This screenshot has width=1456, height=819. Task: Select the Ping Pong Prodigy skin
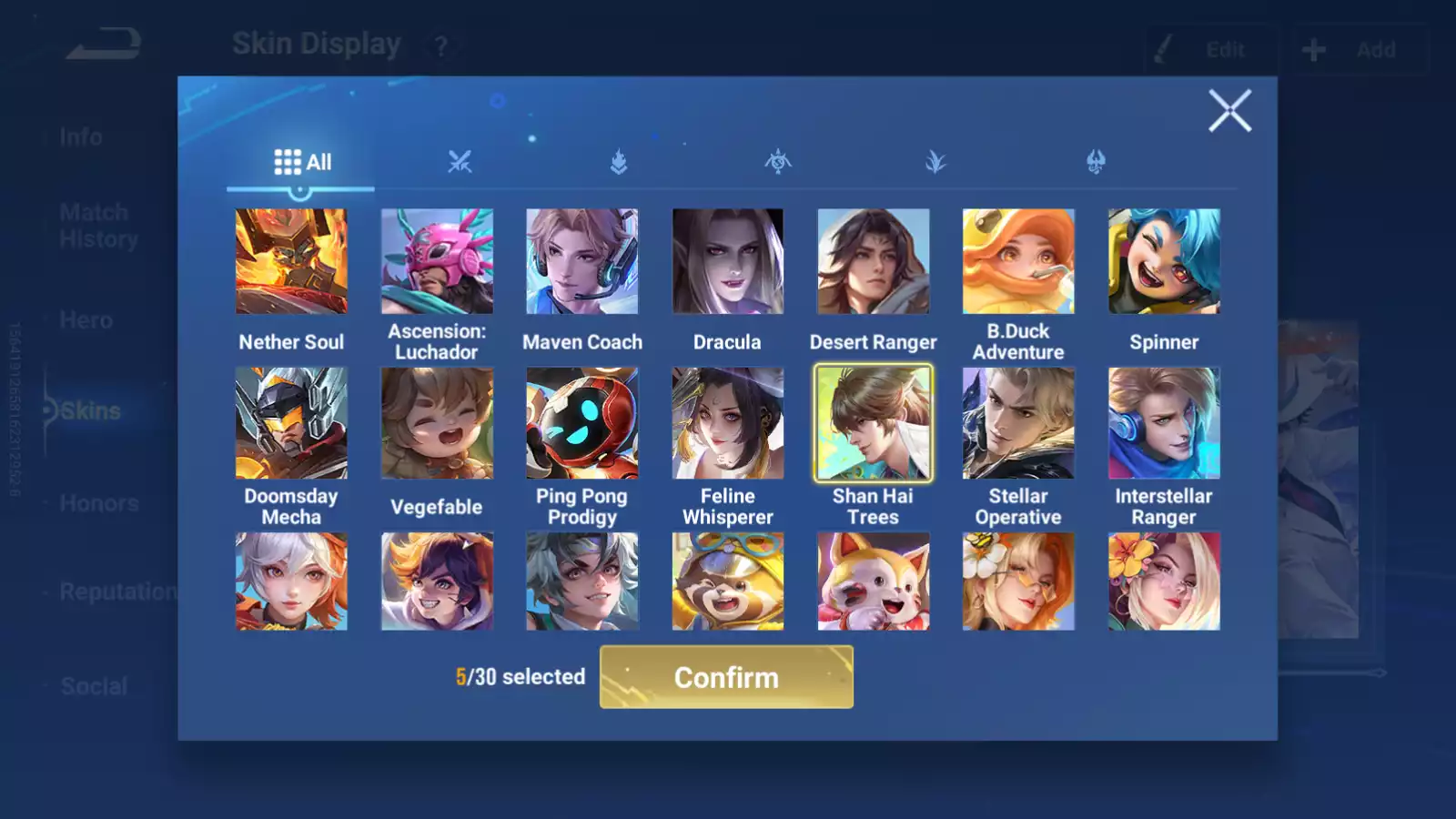click(582, 423)
